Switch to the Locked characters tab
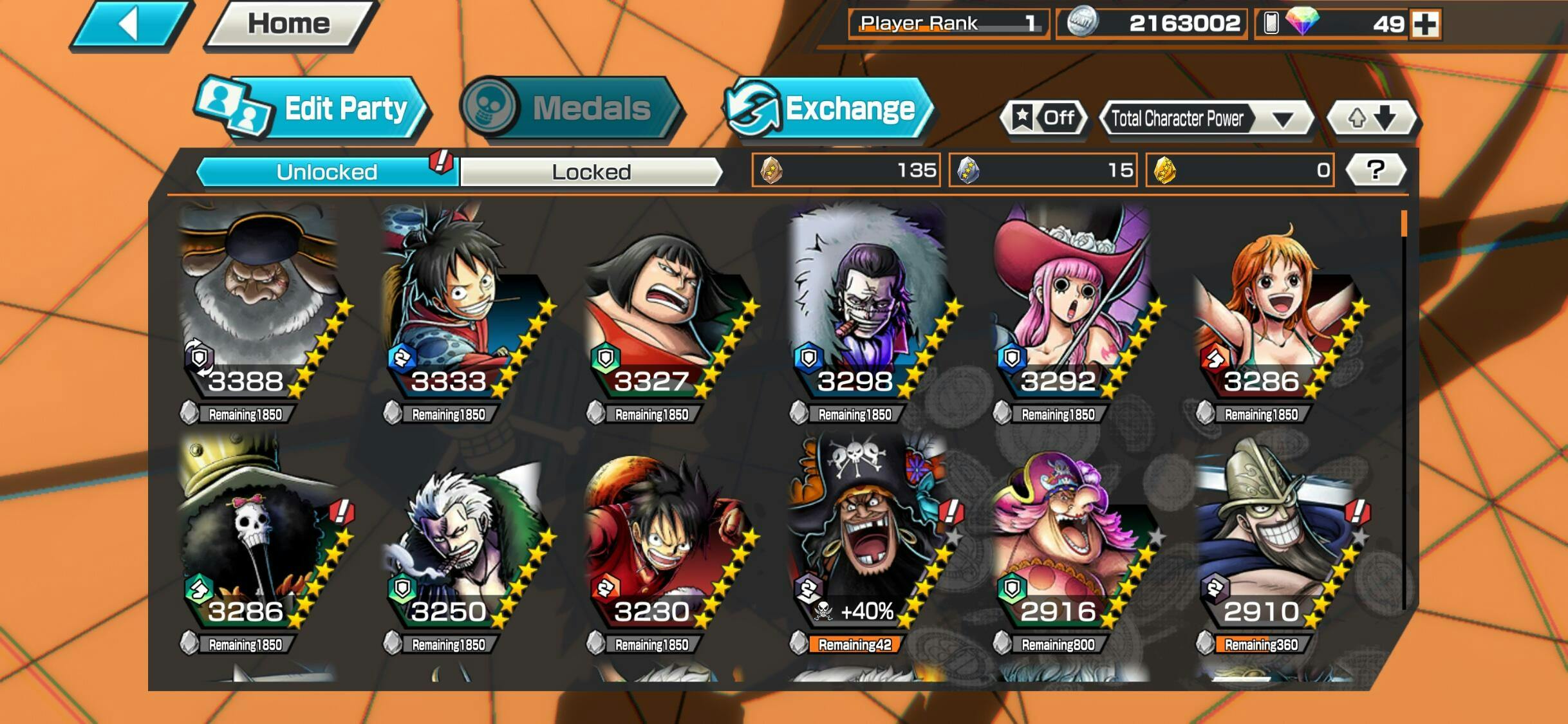The height and width of the screenshot is (724, 1568). (591, 172)
